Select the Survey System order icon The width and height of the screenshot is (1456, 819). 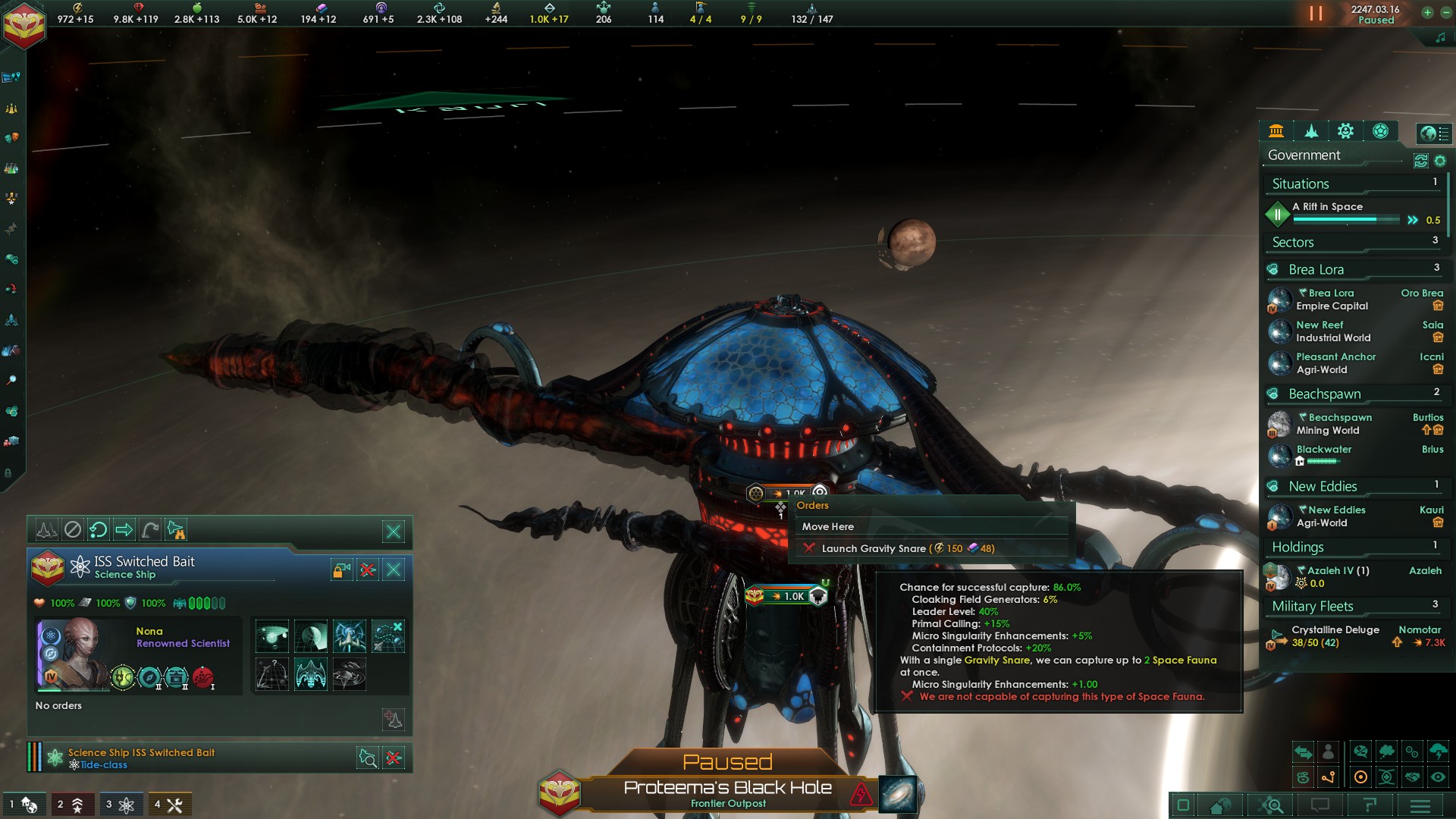(x=272, y=635)
